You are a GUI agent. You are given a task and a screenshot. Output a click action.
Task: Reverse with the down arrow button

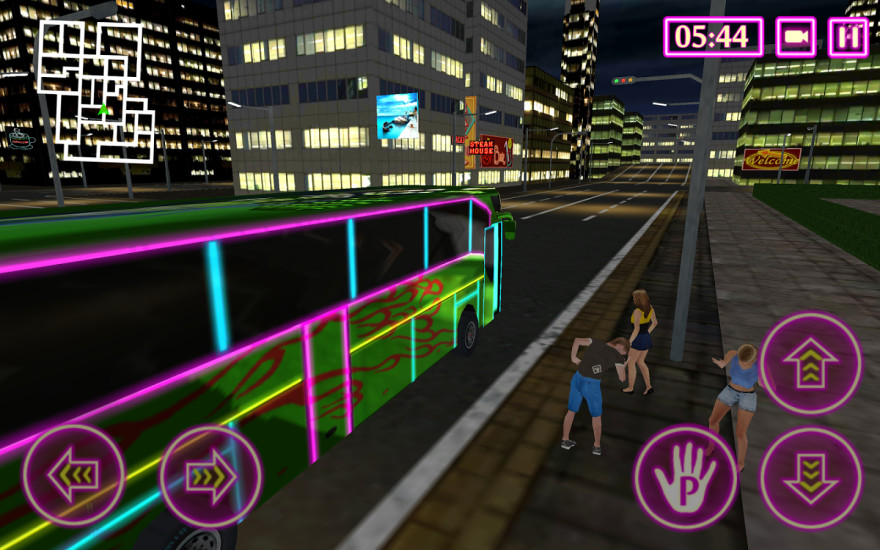(810, 477)
